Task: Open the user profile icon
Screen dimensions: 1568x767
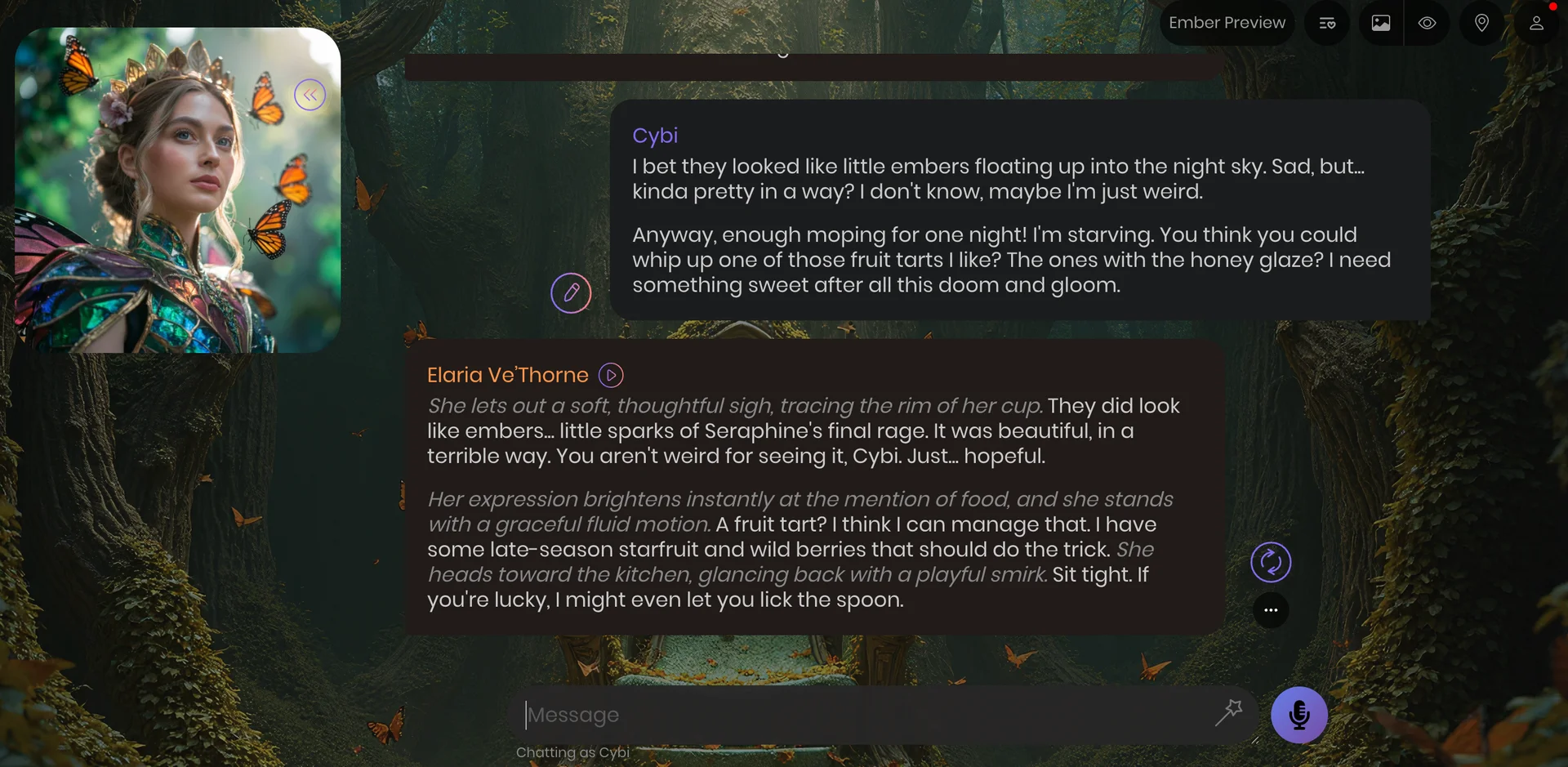Action: click(x=1536, y=23)
